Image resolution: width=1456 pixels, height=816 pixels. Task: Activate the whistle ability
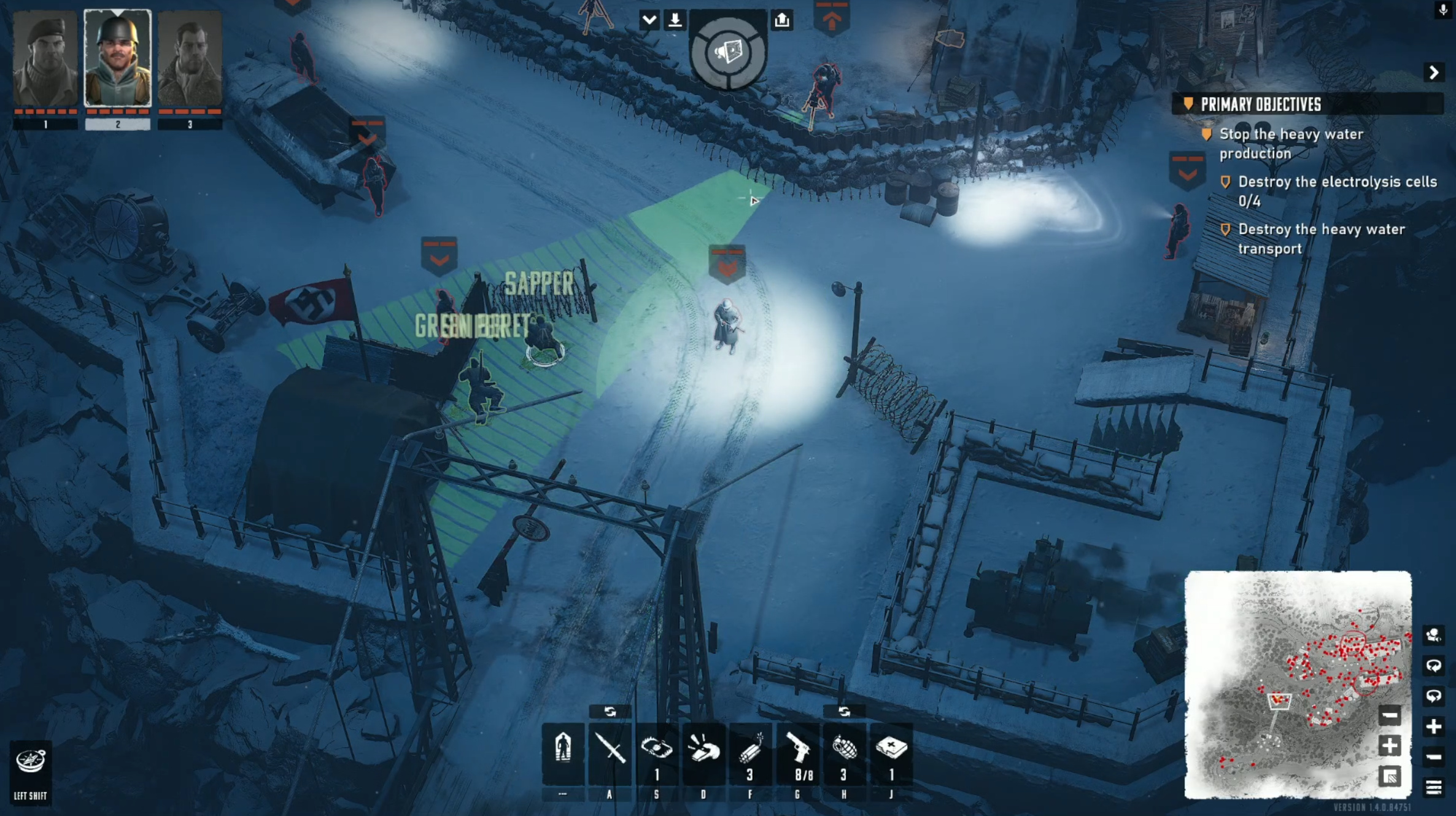tap(703, 751)
